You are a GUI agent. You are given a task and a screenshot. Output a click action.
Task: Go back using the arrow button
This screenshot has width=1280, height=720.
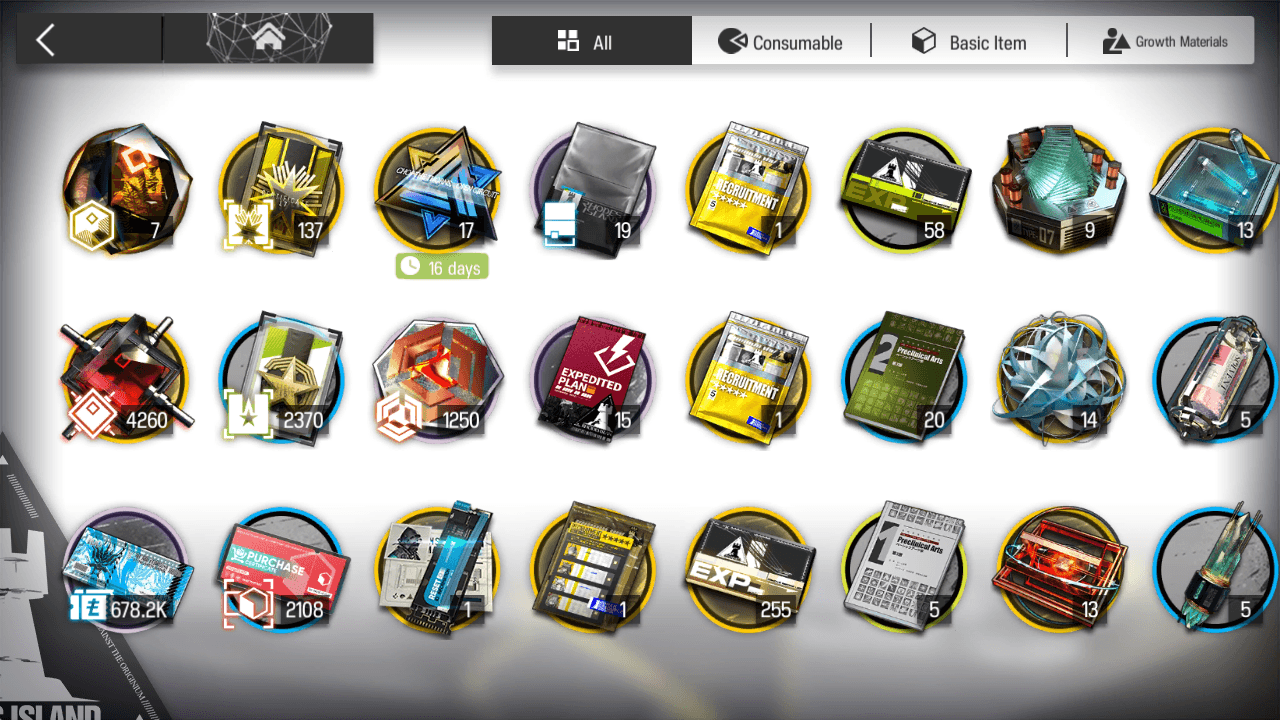click(45, 40)
